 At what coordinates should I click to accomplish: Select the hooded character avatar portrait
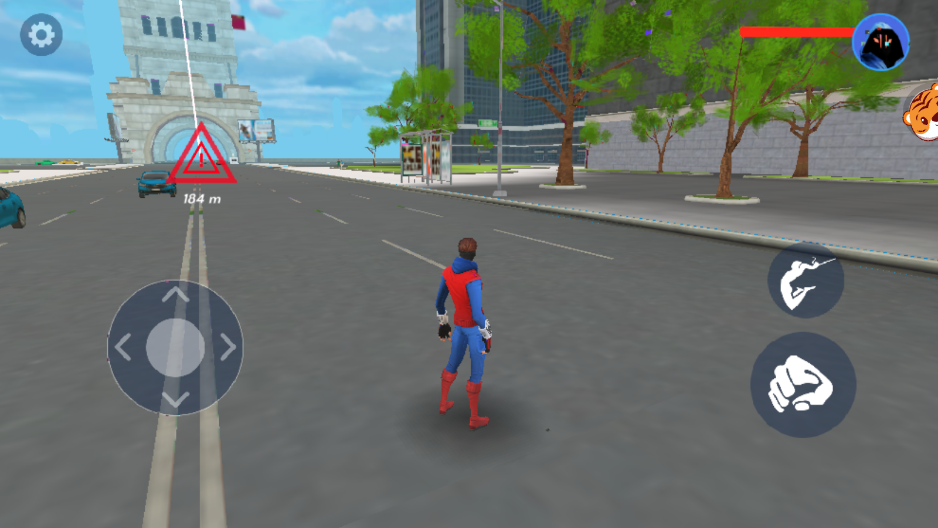(880, 42)
